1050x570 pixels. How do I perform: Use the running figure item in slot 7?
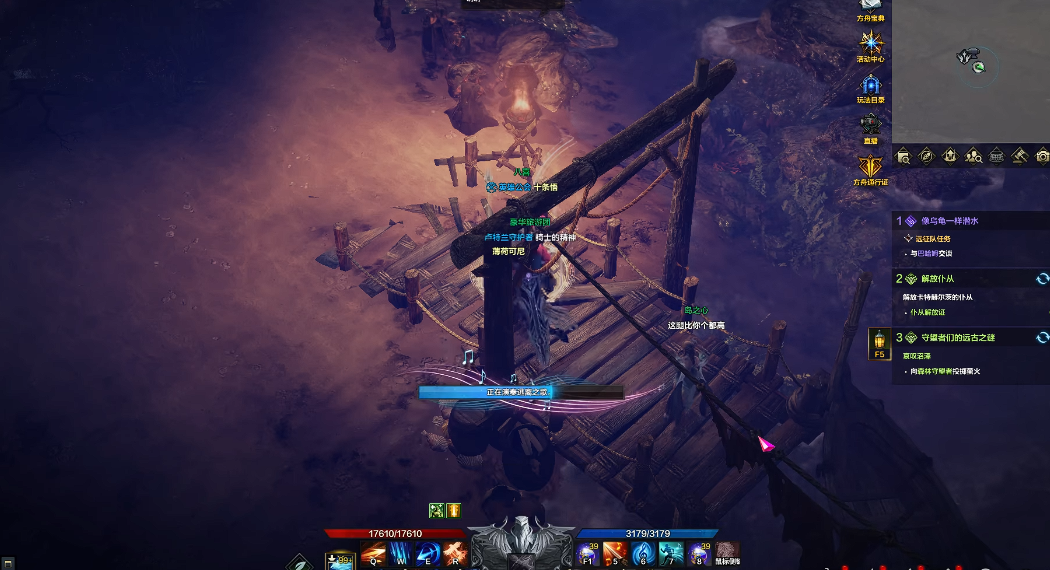[672, 554]
